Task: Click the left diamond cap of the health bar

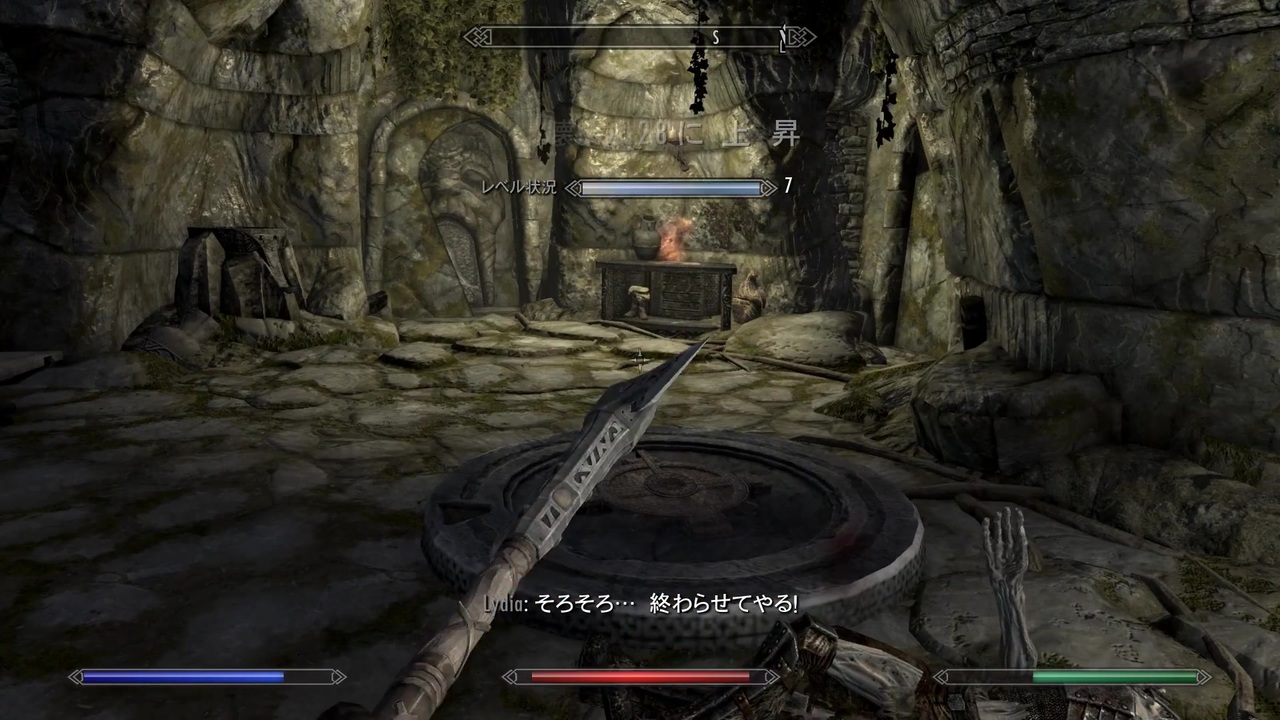Action: [511, 676]
